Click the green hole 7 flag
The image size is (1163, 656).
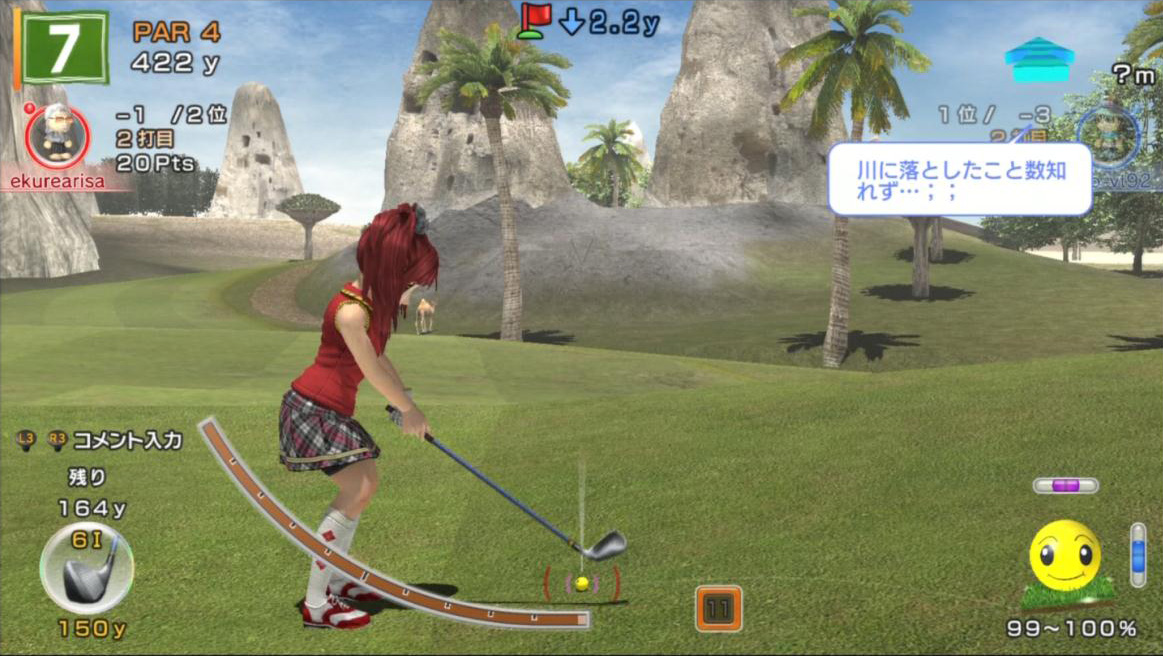coord(64,47)
